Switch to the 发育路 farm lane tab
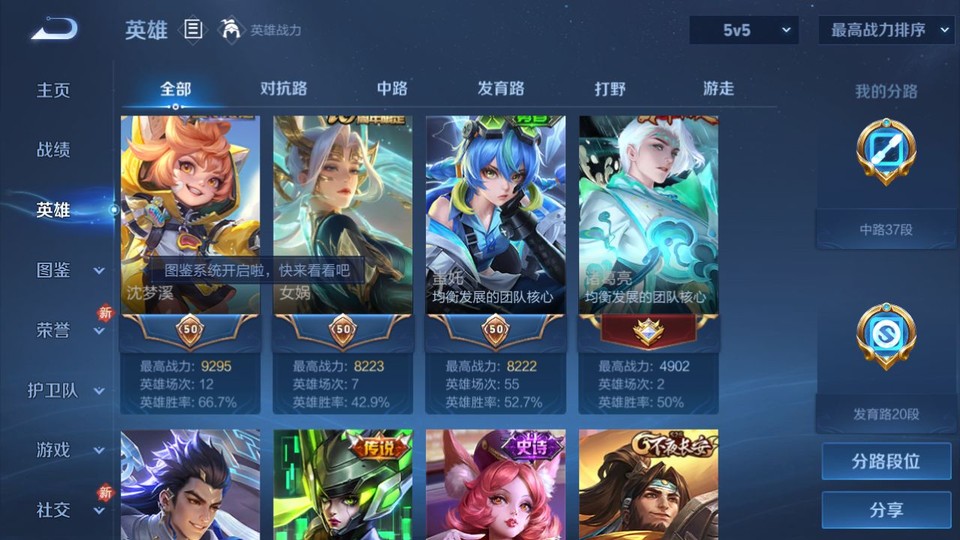 (x=501, y=89)
